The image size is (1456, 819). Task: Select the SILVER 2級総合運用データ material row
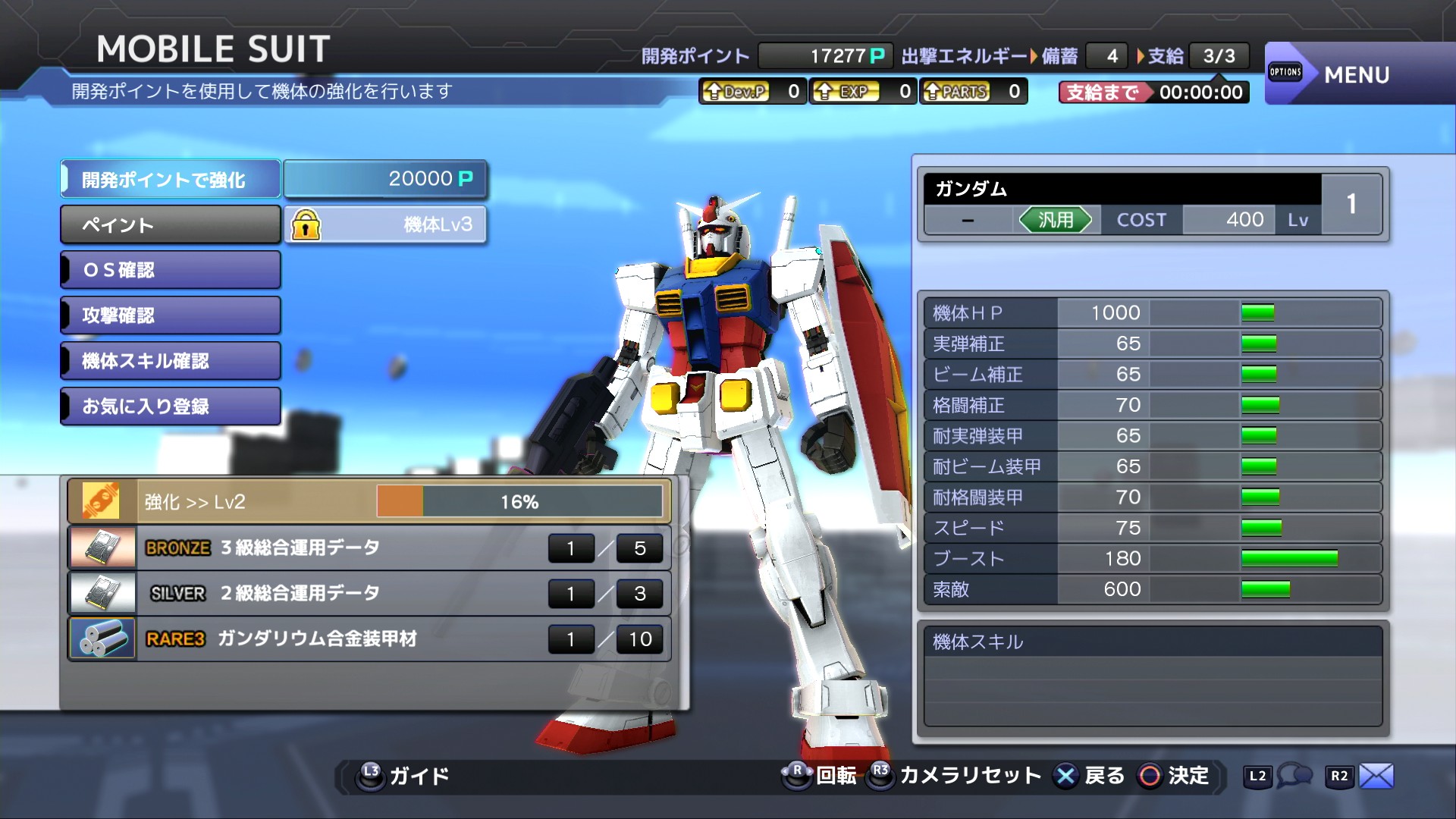coord(369,593)
